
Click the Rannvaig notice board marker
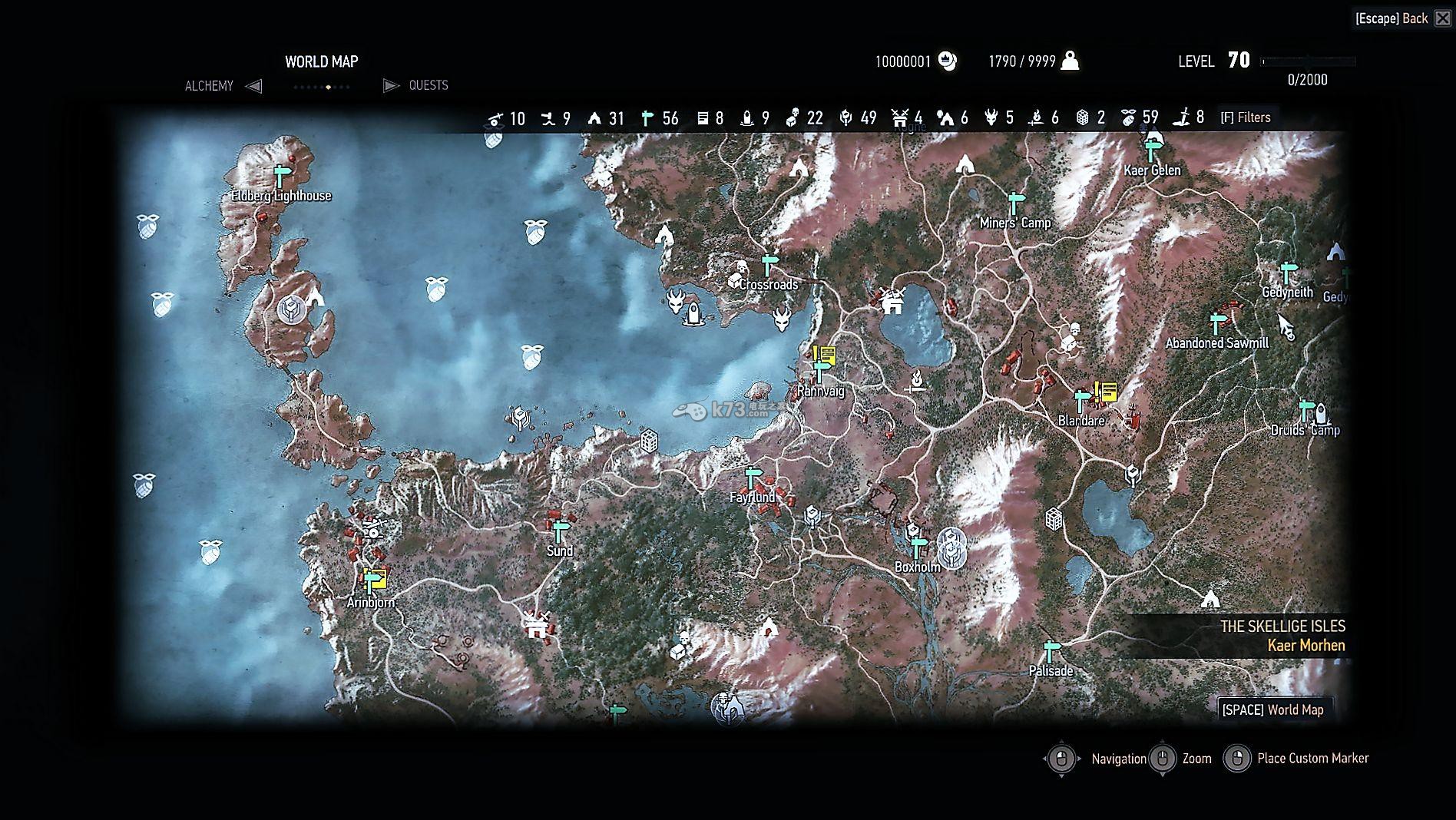(x=826, y=355)
